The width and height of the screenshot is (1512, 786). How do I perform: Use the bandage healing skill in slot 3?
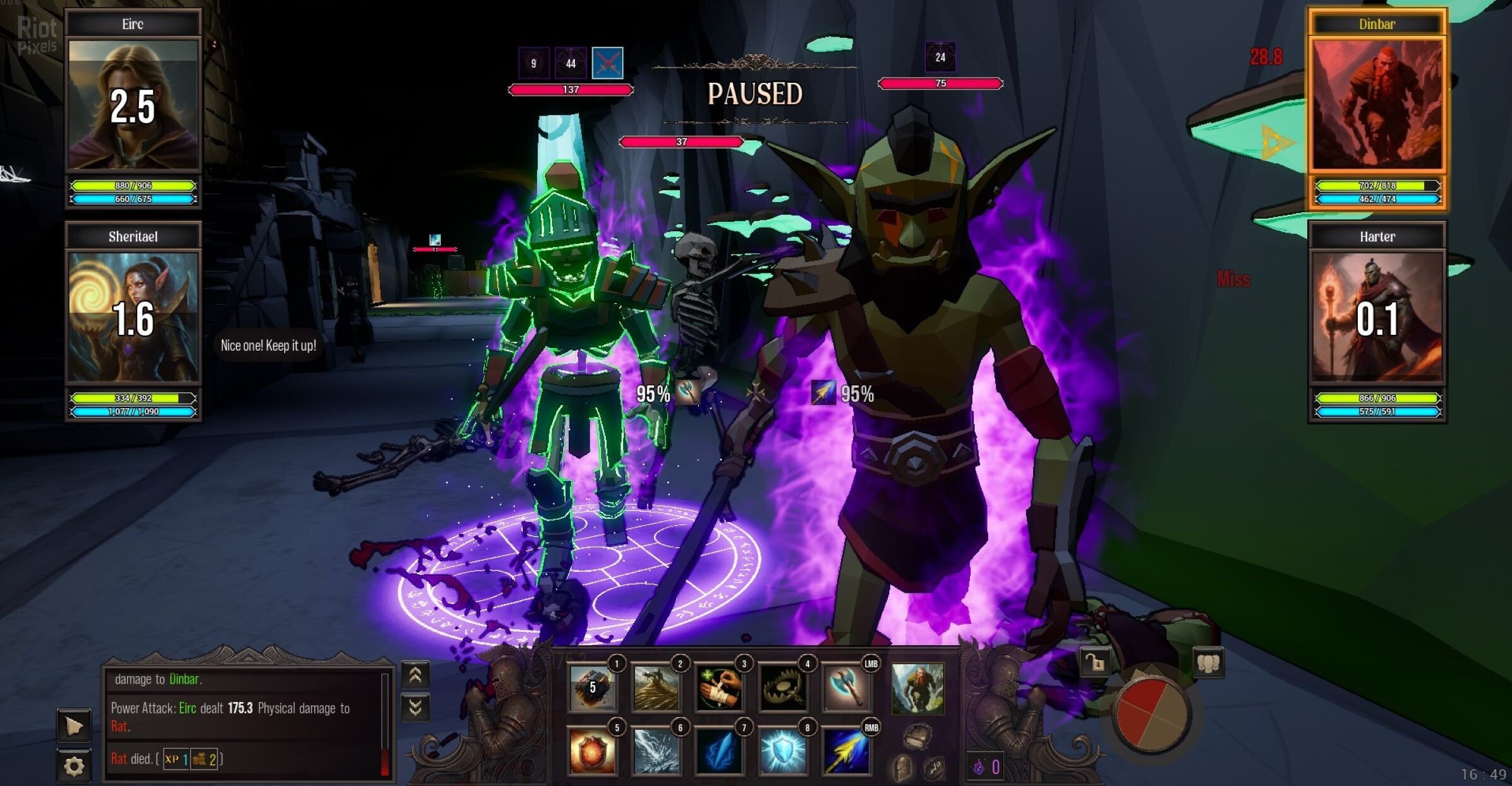[x=720, y=688]
